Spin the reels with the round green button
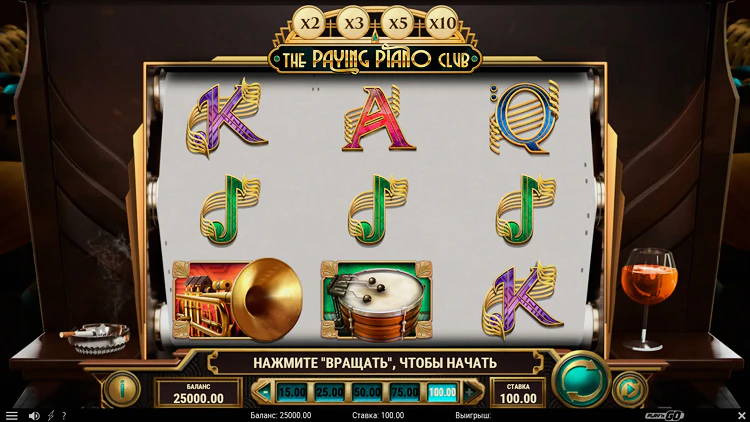The height and width of the screenshot is (422, 750). [581, 379]
